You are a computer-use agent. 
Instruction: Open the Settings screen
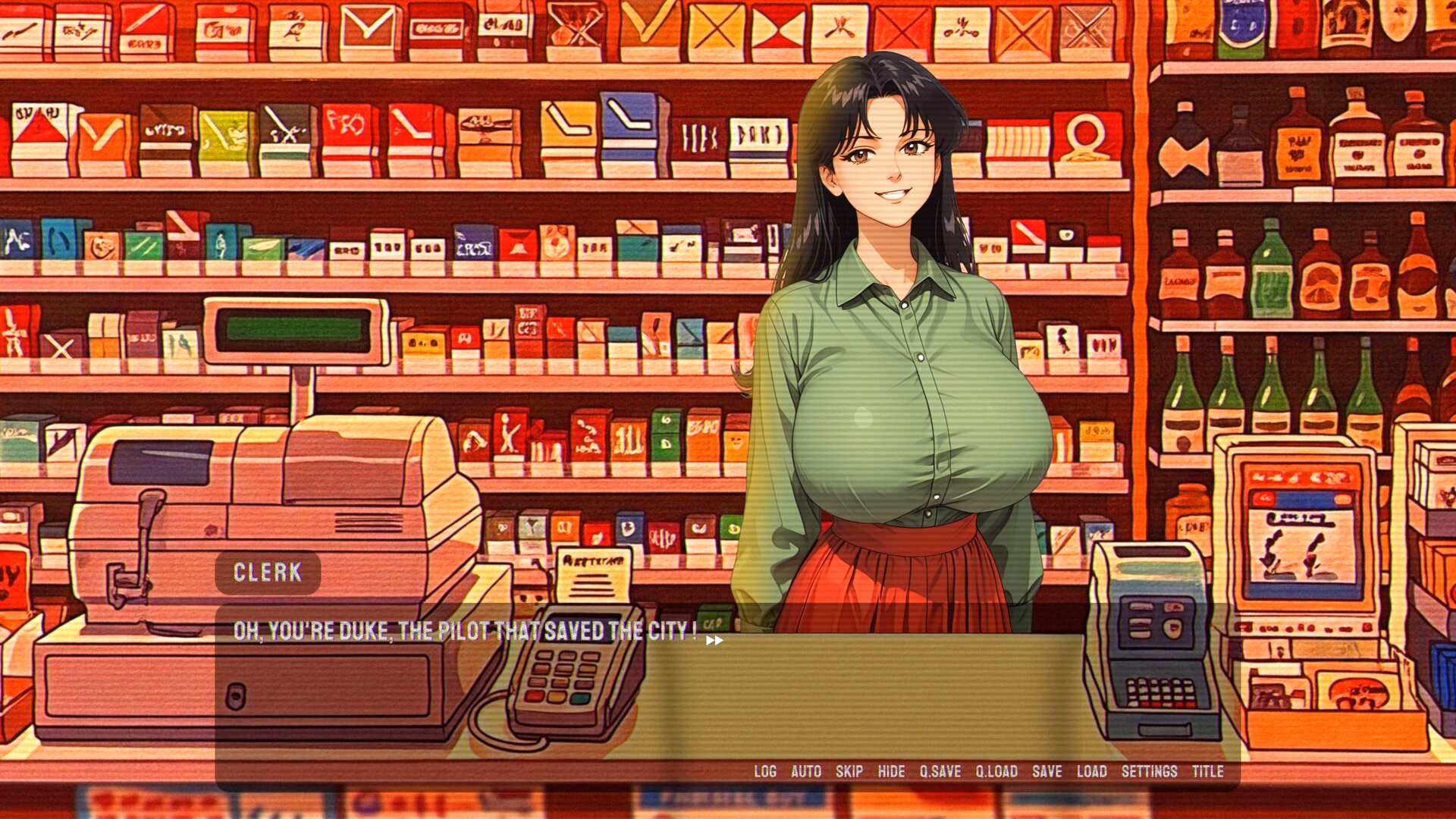point(1150,771)
